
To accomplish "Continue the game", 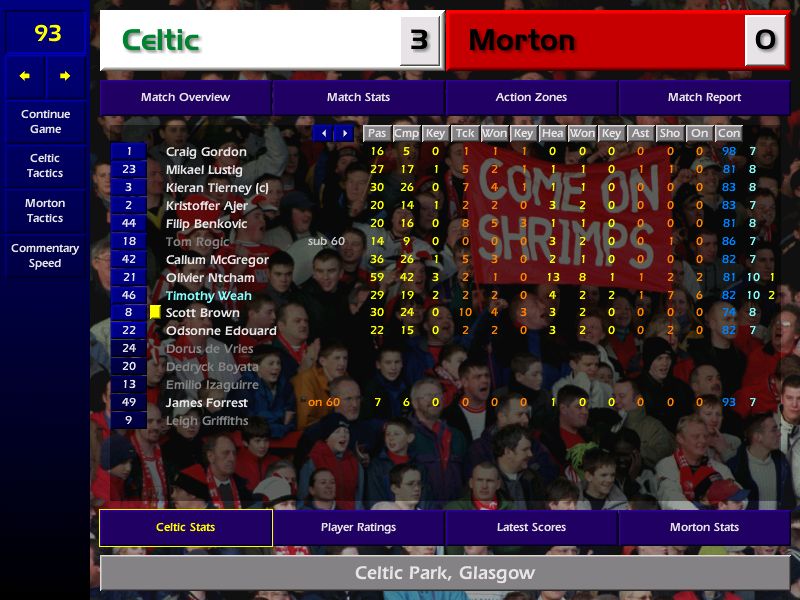I will [45, 122].
